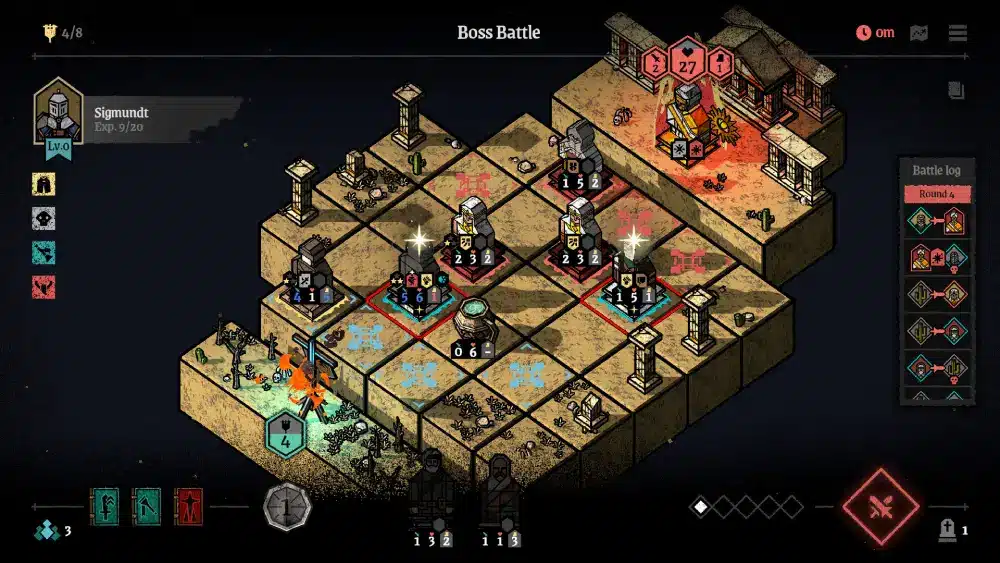The width and height of the screenshot is (1000, 563).
Task: Choose the teal axe card in hand
Action: (x=146, y=507)
